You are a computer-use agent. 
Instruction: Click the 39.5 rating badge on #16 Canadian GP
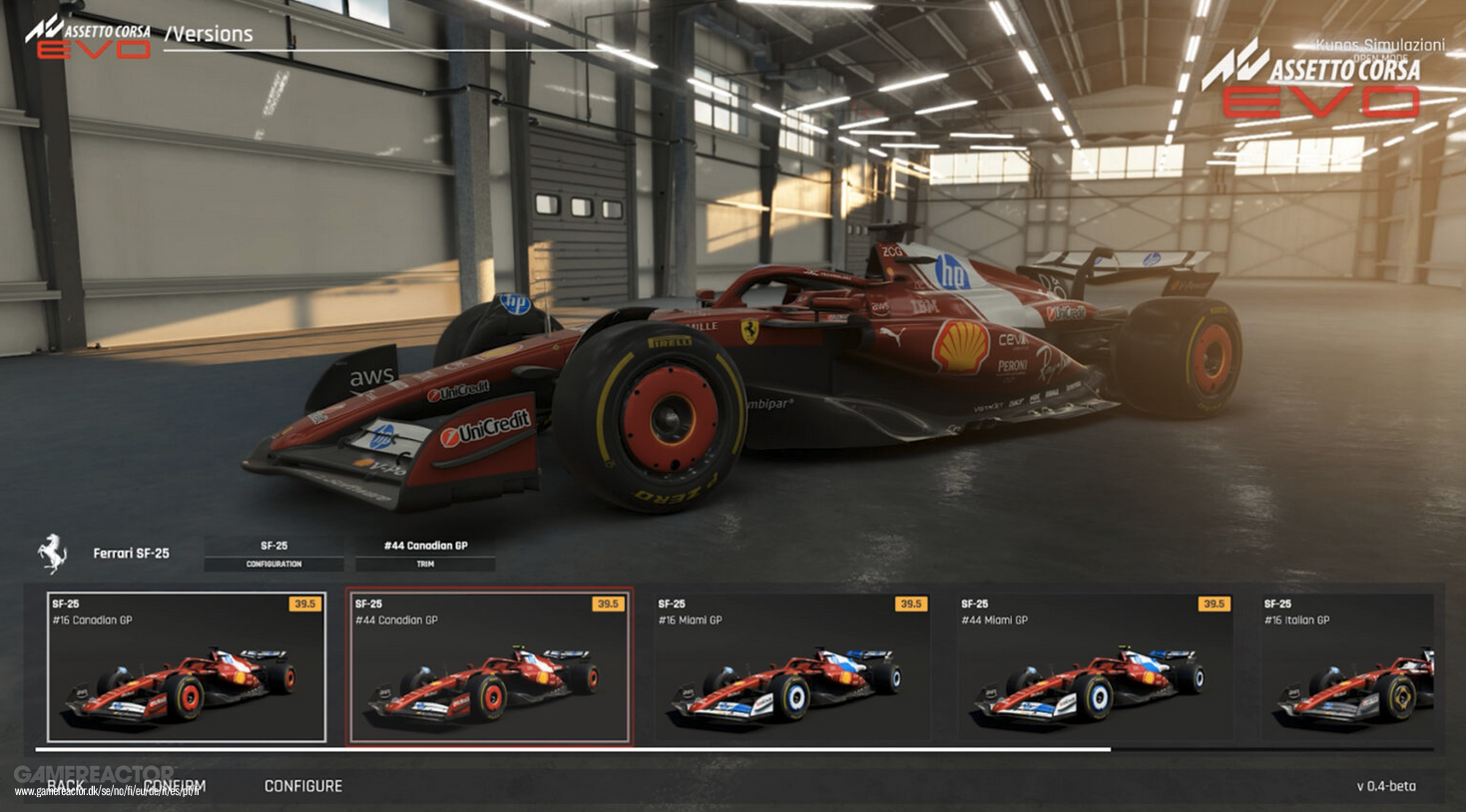306,603
